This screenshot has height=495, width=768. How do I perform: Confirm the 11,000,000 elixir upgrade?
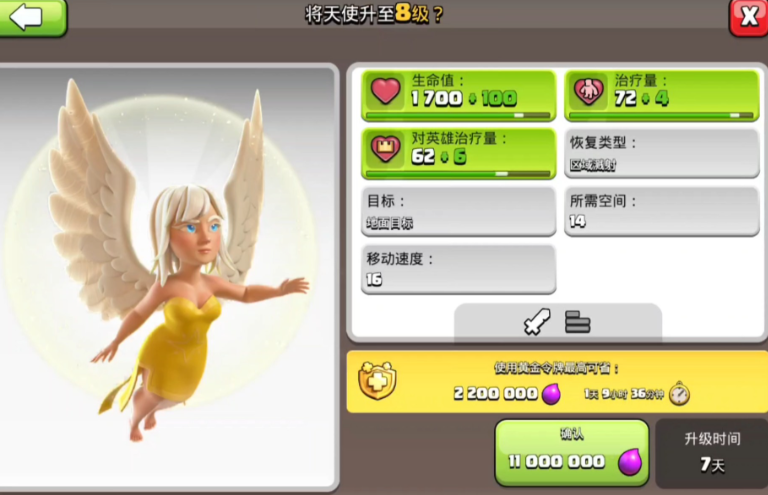pyautogui.click(x=572, y=451)
